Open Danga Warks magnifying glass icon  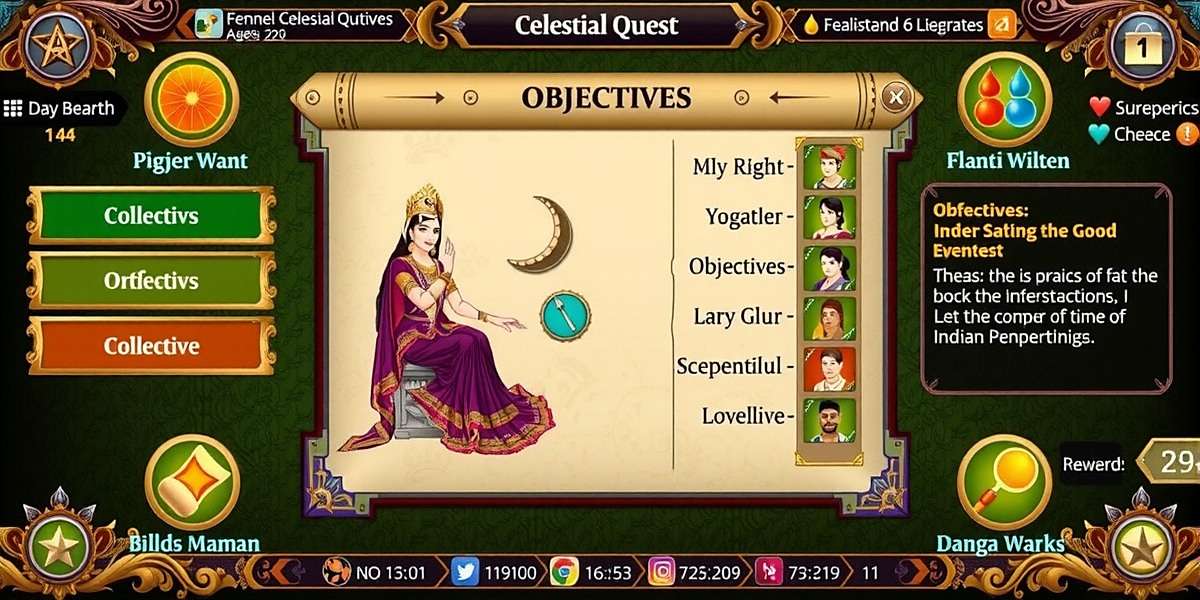[x=1004, y=484]
